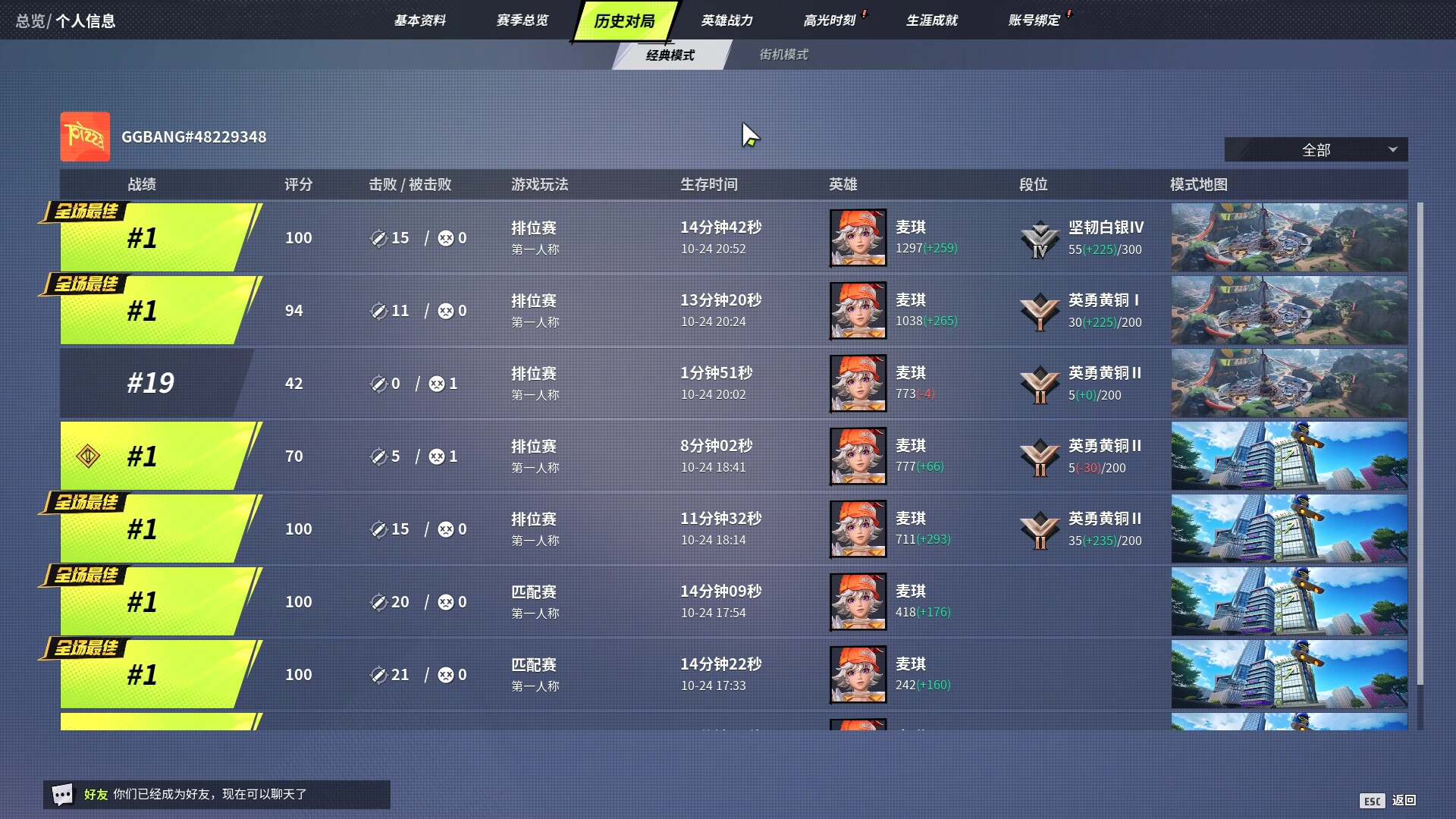Click the 英勇黄铜 I rank emblem
This screenshot has height=819, width=1456.
(x=1040, y=309)
